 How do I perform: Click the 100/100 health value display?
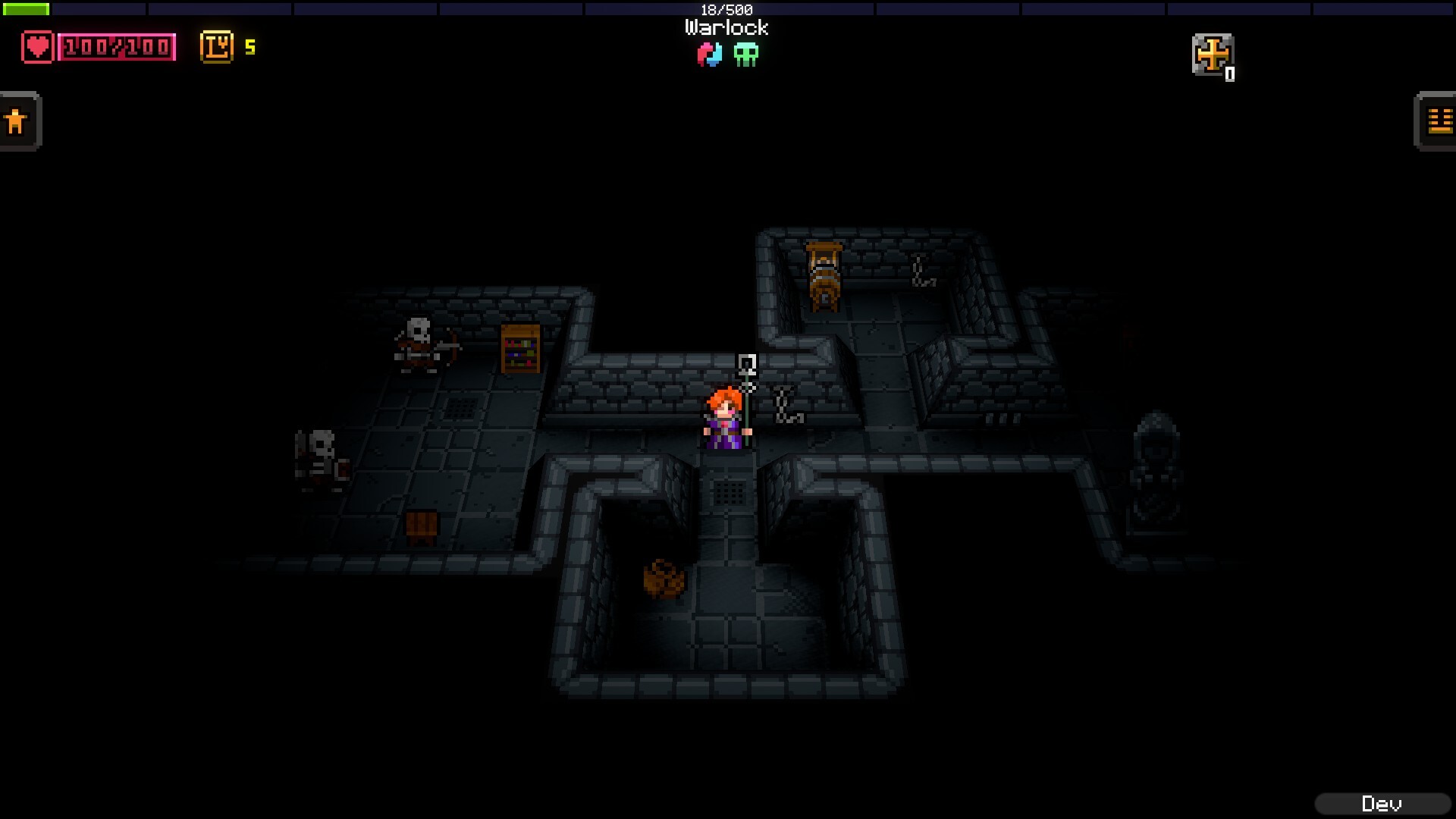point(118,47)
